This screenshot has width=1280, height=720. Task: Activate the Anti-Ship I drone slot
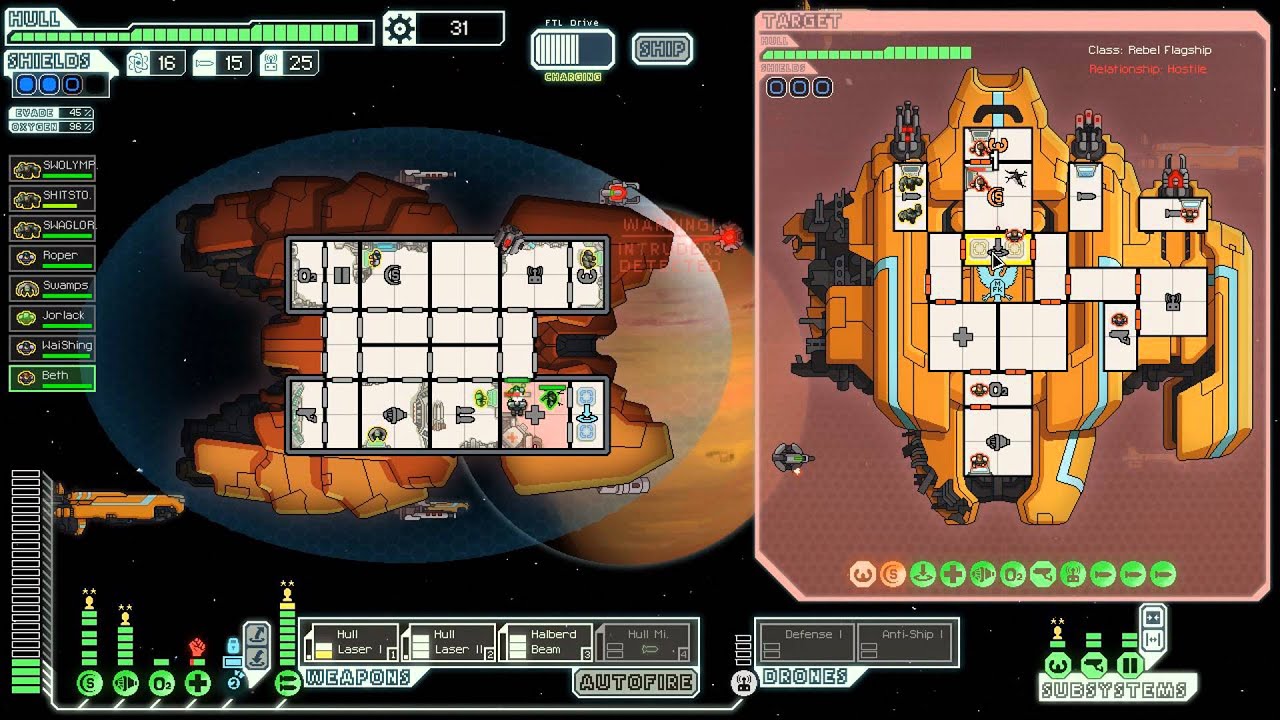[906, 642]
